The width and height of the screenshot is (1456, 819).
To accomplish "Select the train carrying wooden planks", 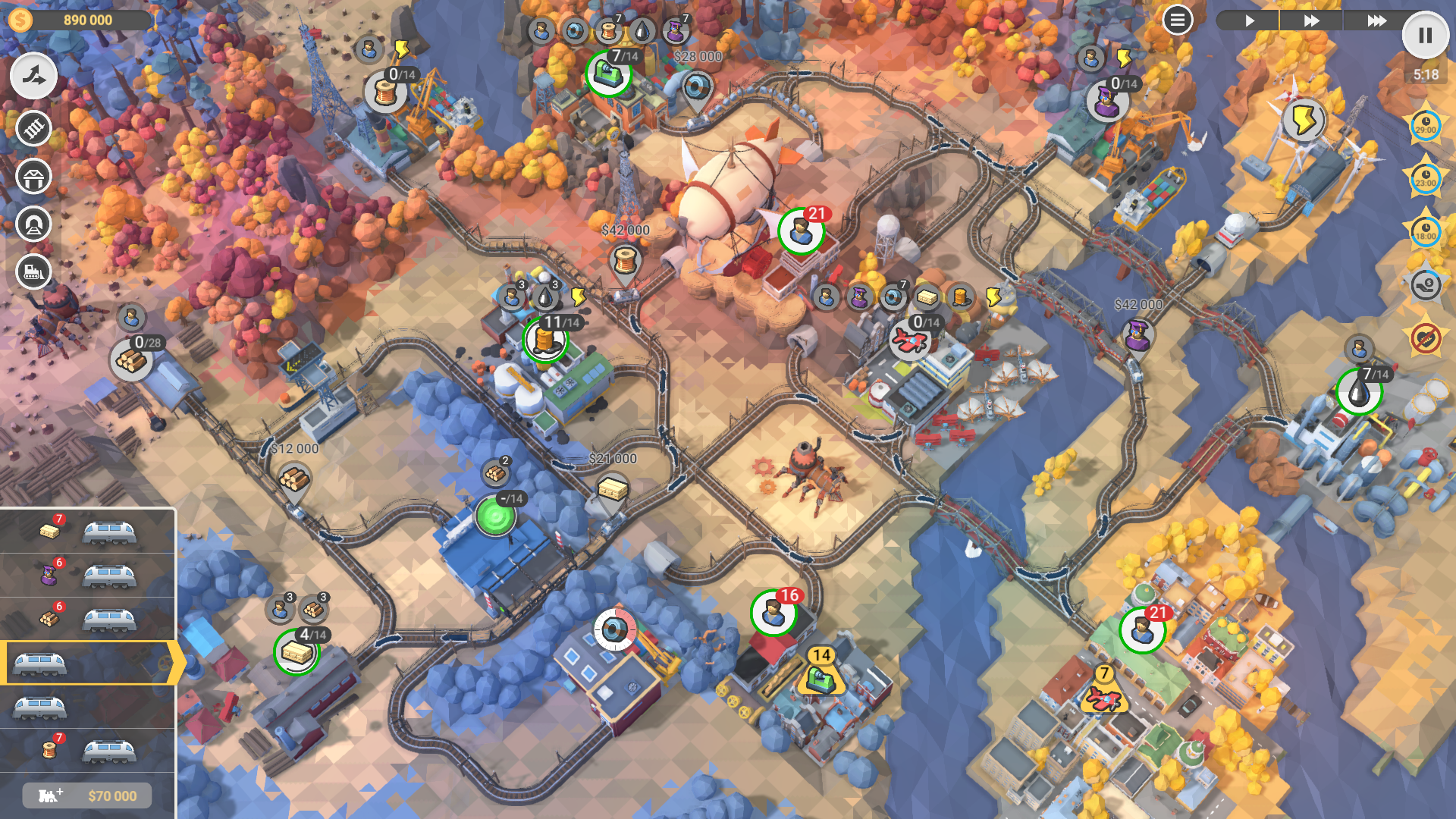I will click(88, 532).
